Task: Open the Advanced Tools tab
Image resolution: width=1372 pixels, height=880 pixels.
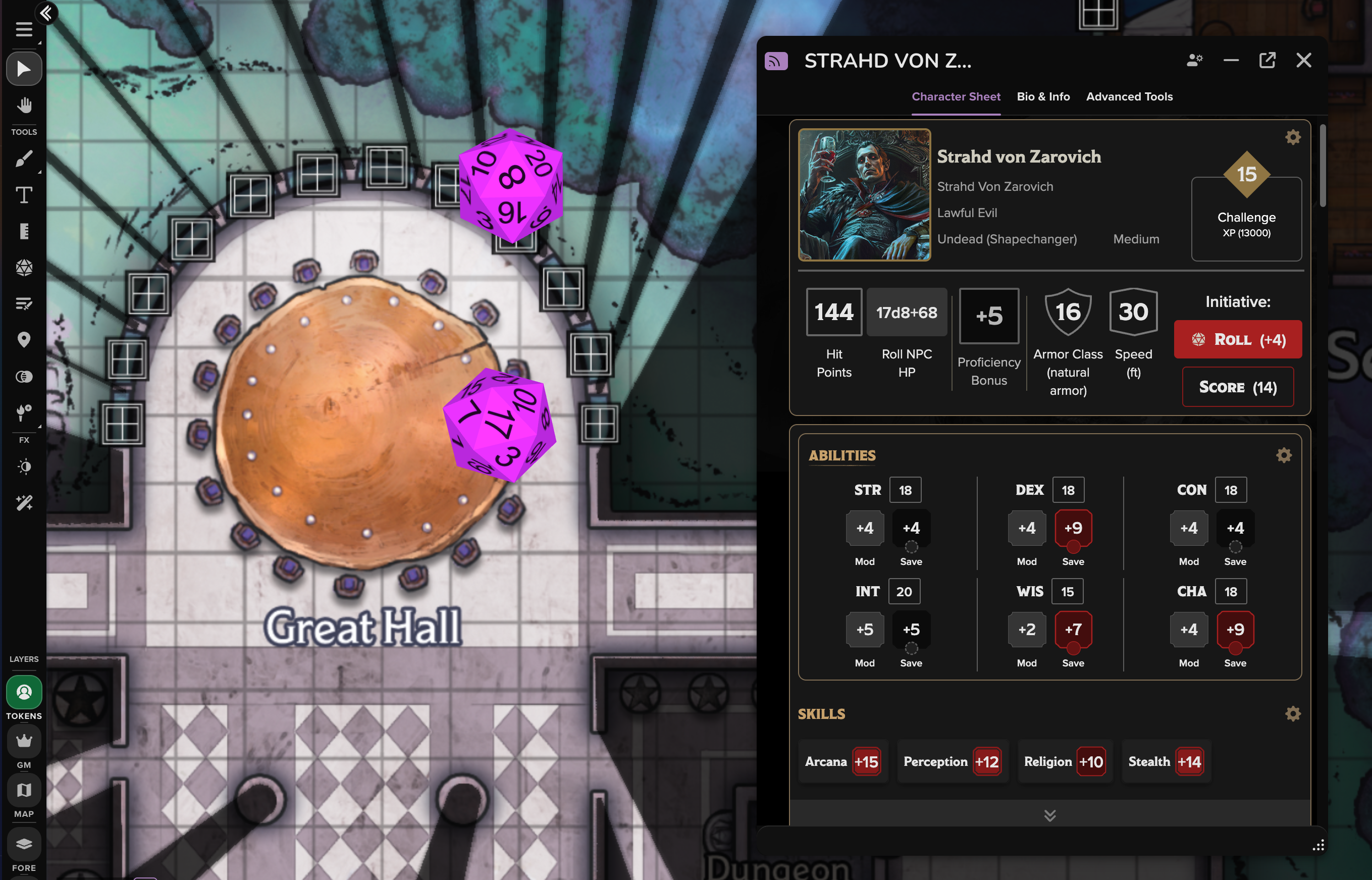Action: coord(1129,96)
